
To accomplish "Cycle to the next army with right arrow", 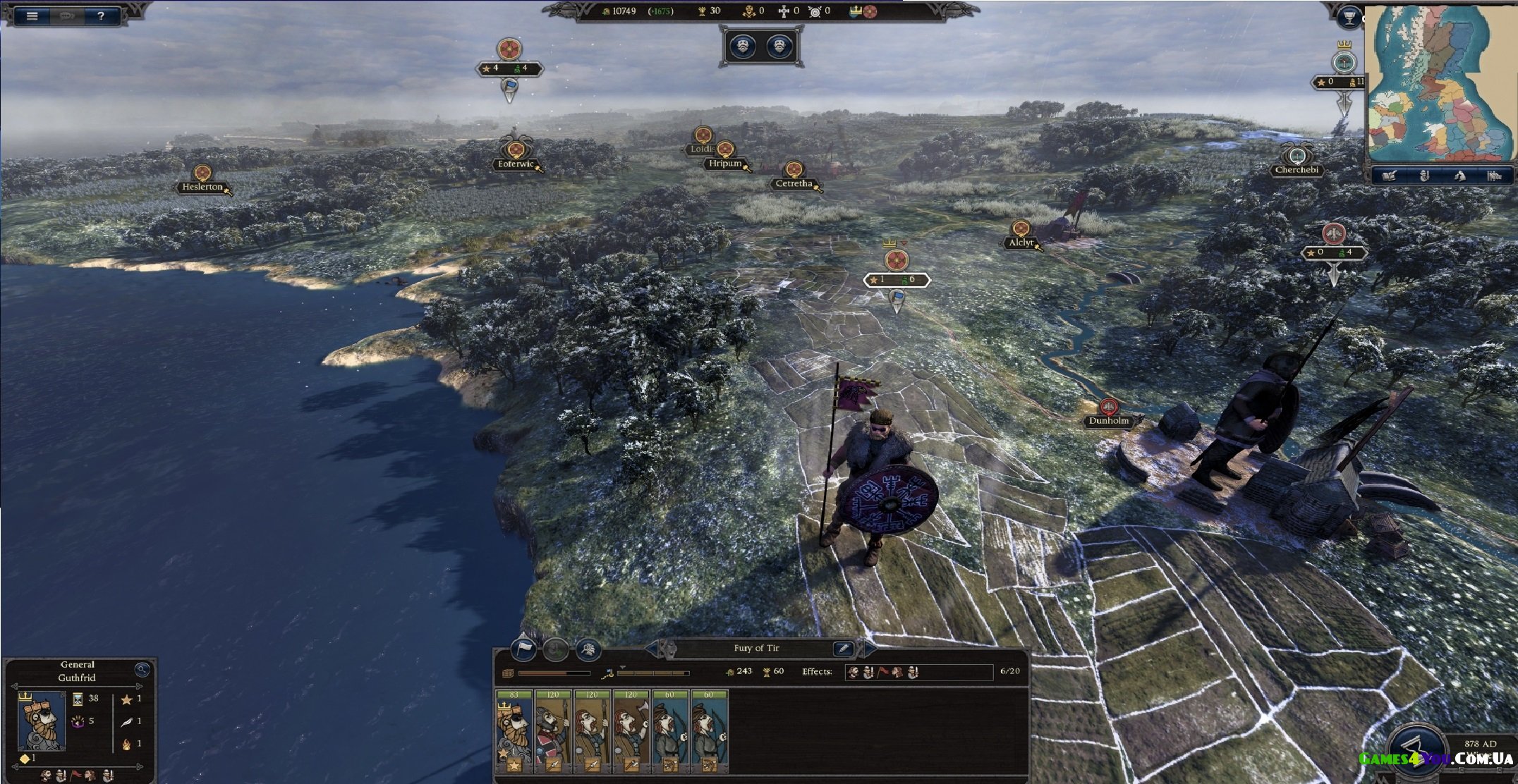I will click(870, 648).
